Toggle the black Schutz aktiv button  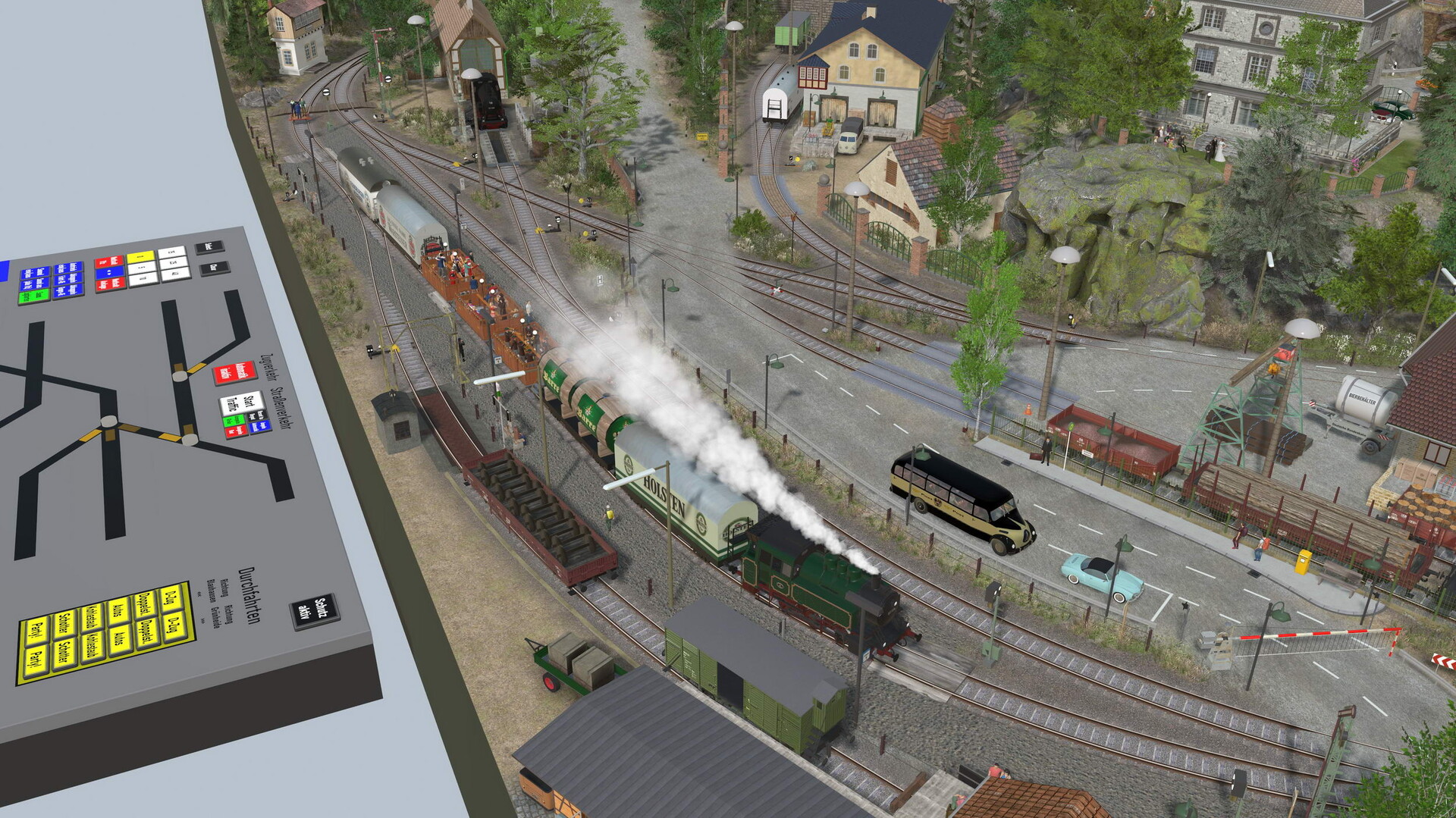click(x=313, y=611)
